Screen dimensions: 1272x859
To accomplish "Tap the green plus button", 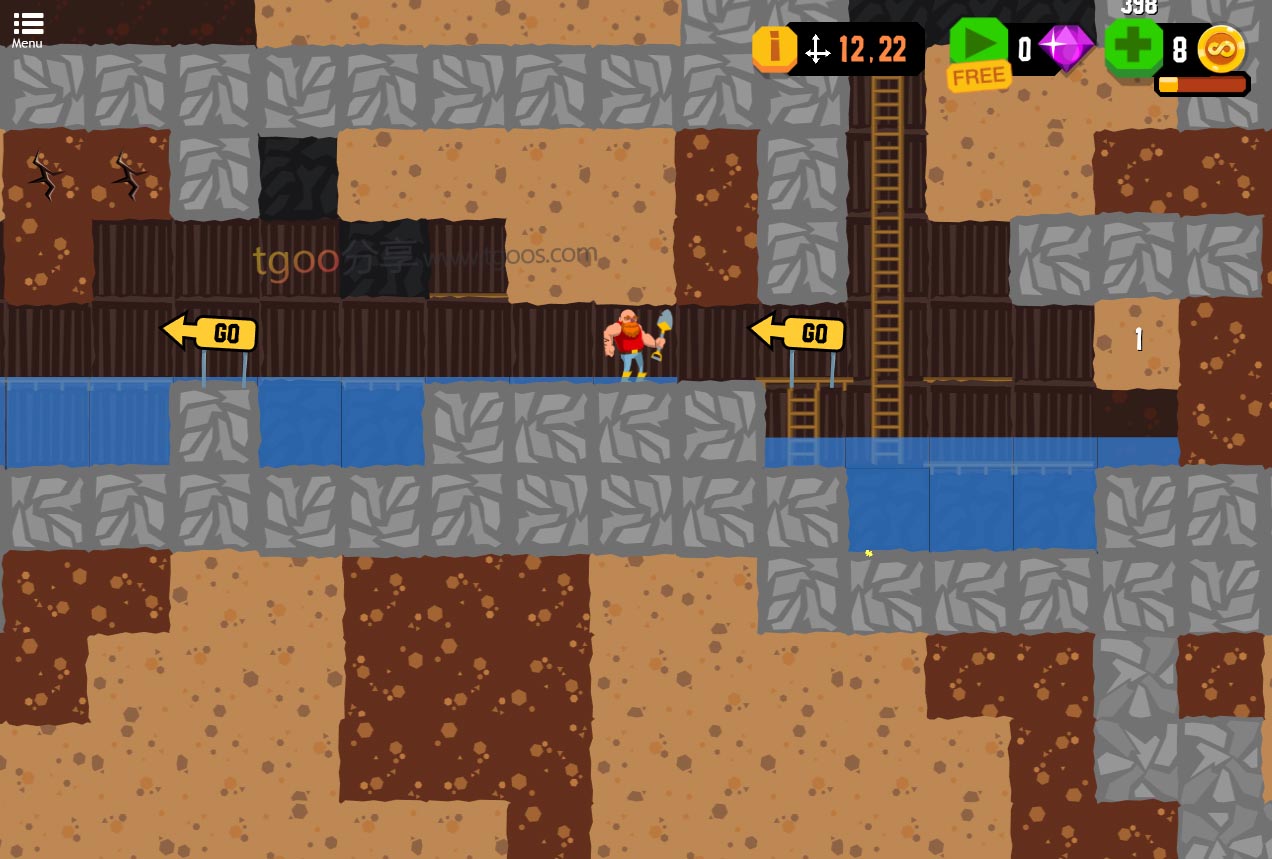I will (1134, 47).
